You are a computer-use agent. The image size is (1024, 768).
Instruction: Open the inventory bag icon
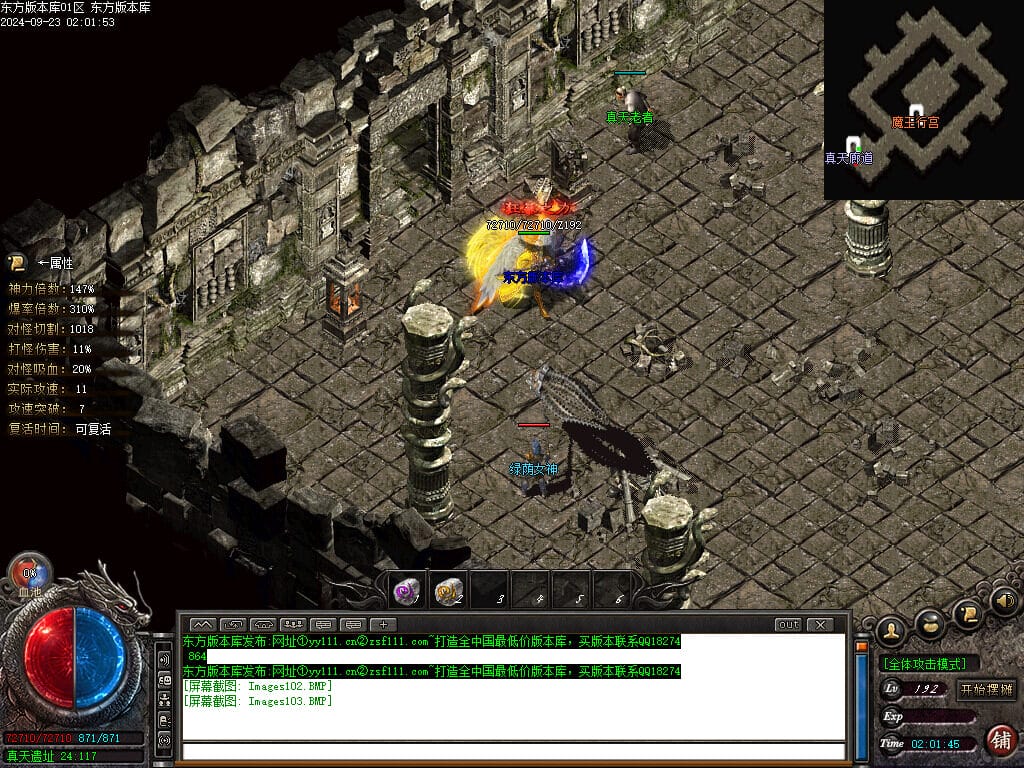pyautogui.click(x=930, y=624)
